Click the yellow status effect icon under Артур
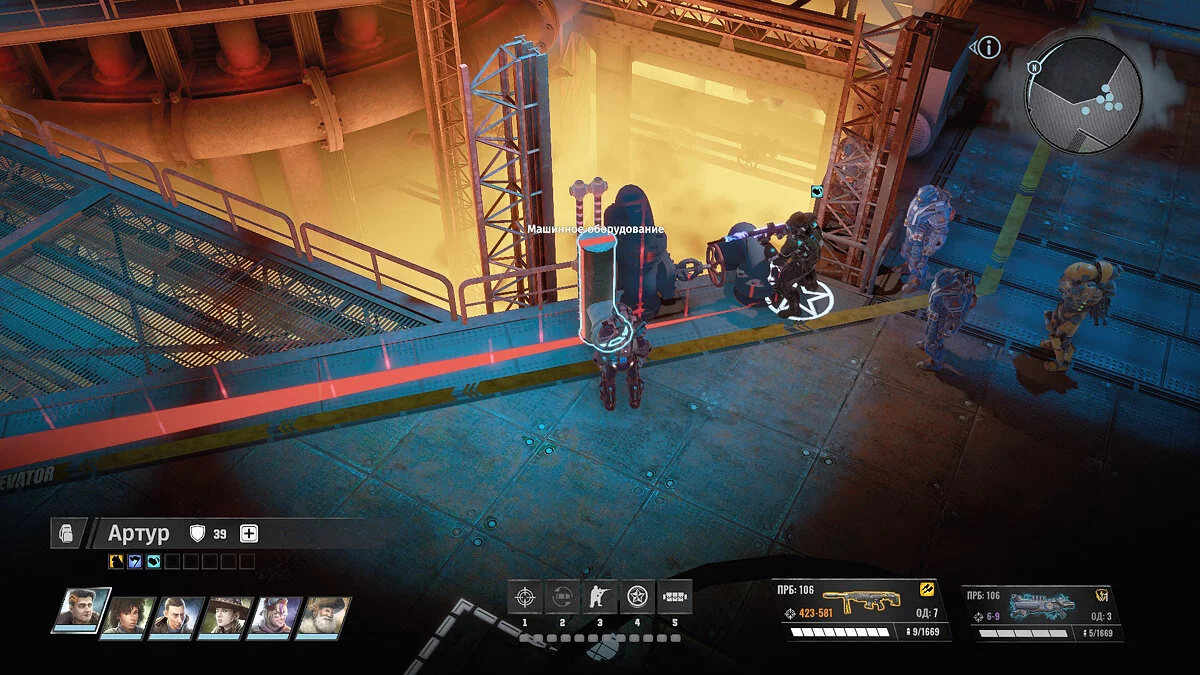The width and height of the screenshot is (1200, 675). point(115,562)
